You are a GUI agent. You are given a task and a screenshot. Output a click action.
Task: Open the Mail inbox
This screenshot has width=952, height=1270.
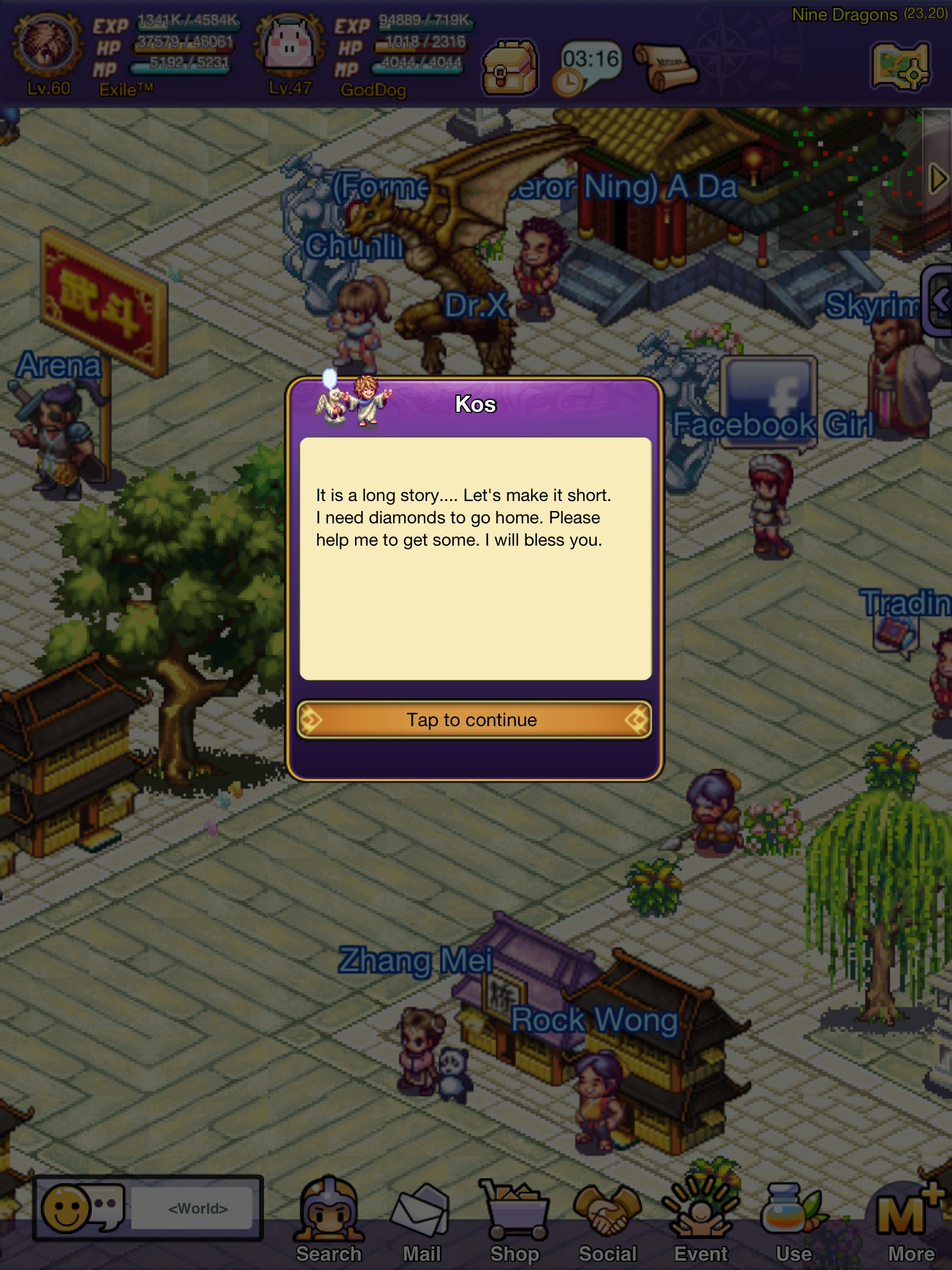point(421,1219)
